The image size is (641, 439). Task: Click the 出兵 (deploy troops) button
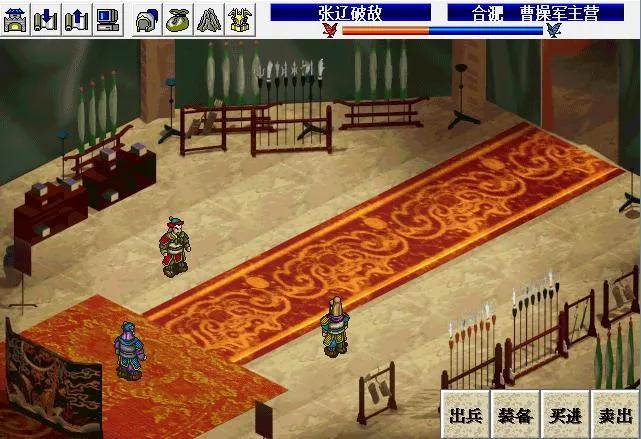(x=465, y=413)
